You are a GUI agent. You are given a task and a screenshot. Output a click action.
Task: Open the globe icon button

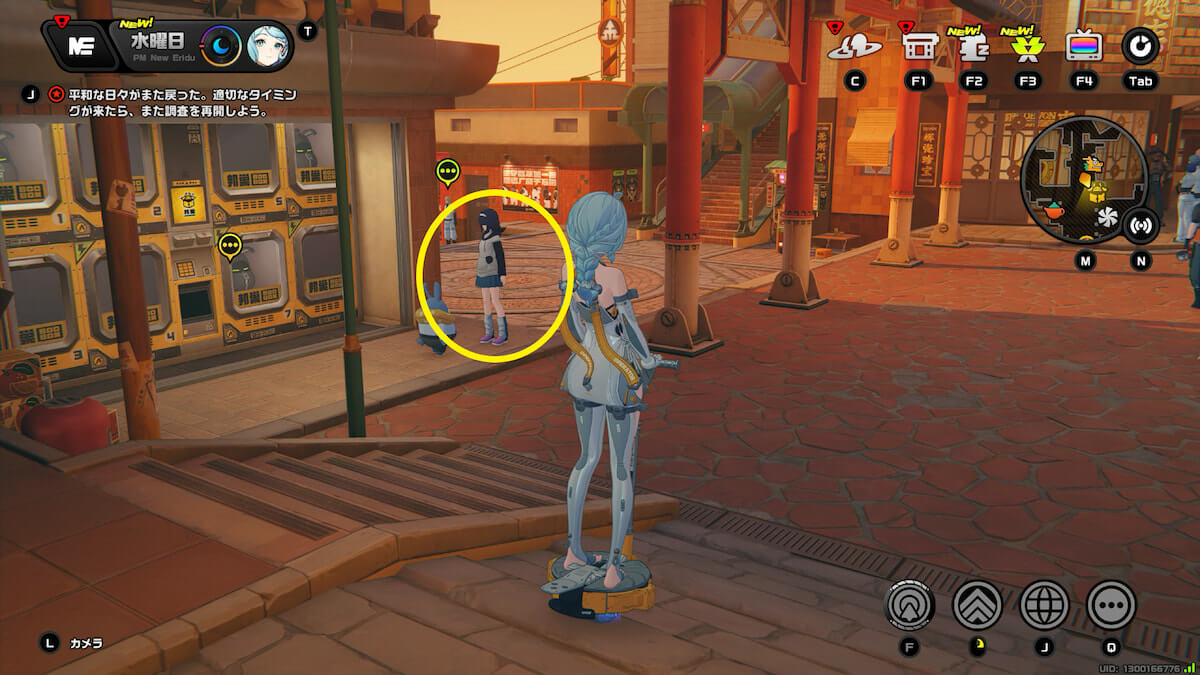click(1044, 605)
